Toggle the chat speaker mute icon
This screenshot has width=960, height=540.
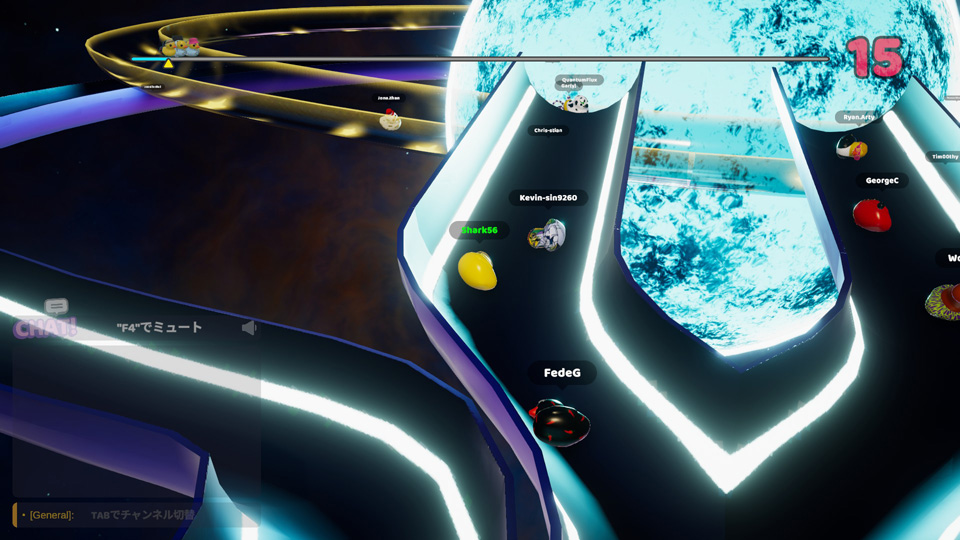249,327
